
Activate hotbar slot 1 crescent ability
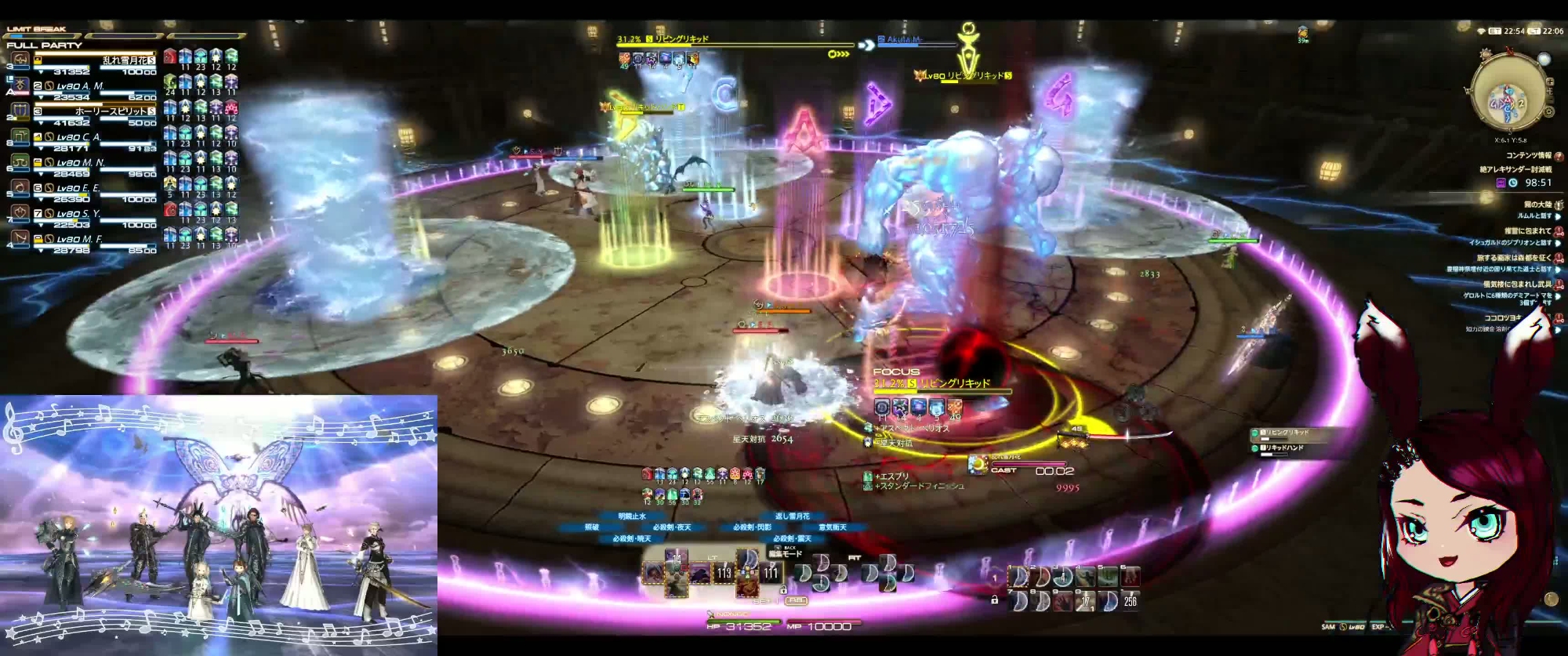pyautogui.click(x=1019, y=578)
